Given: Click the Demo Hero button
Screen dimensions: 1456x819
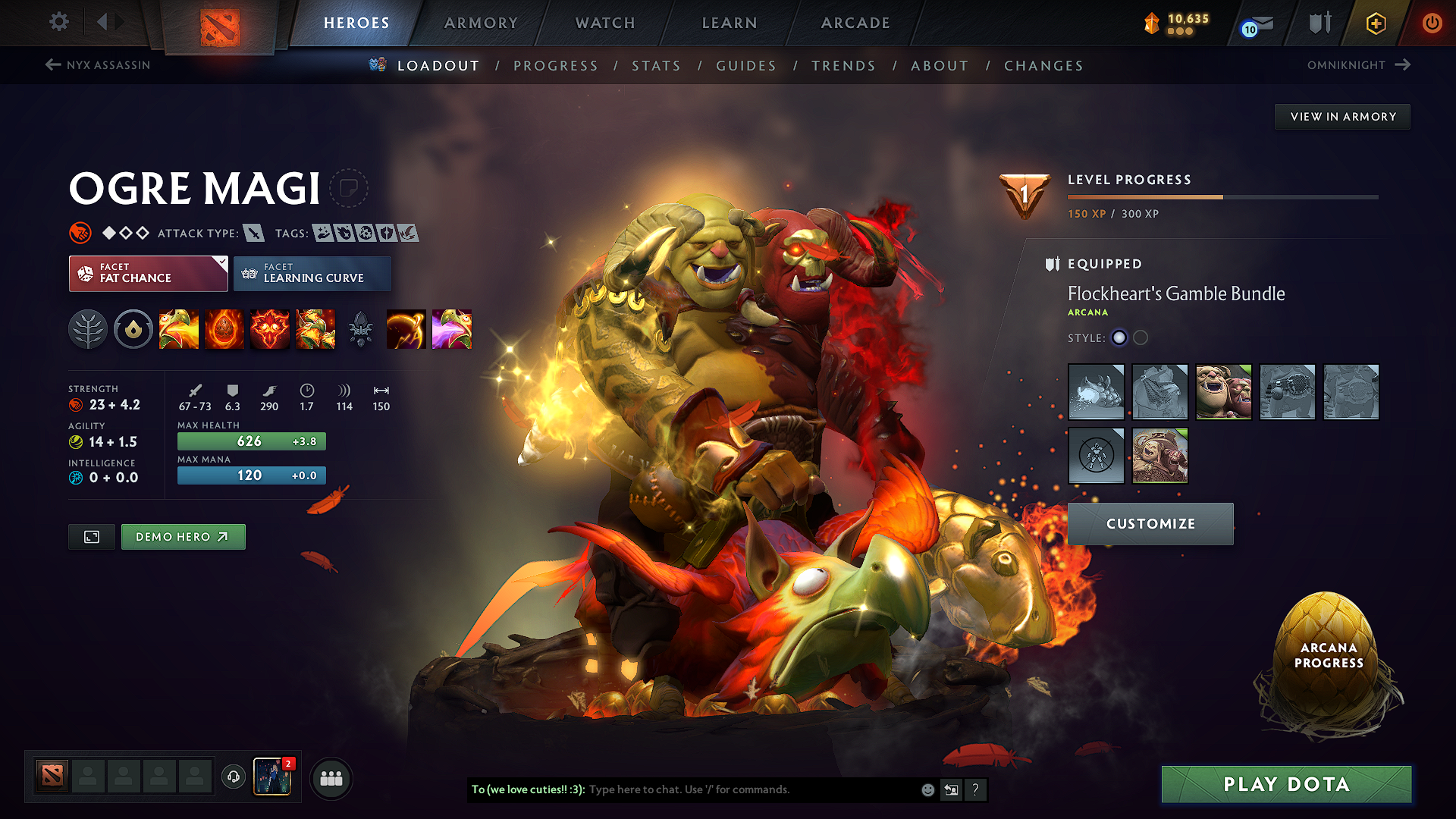Looking at the screenshot, I should click(183, 536).
